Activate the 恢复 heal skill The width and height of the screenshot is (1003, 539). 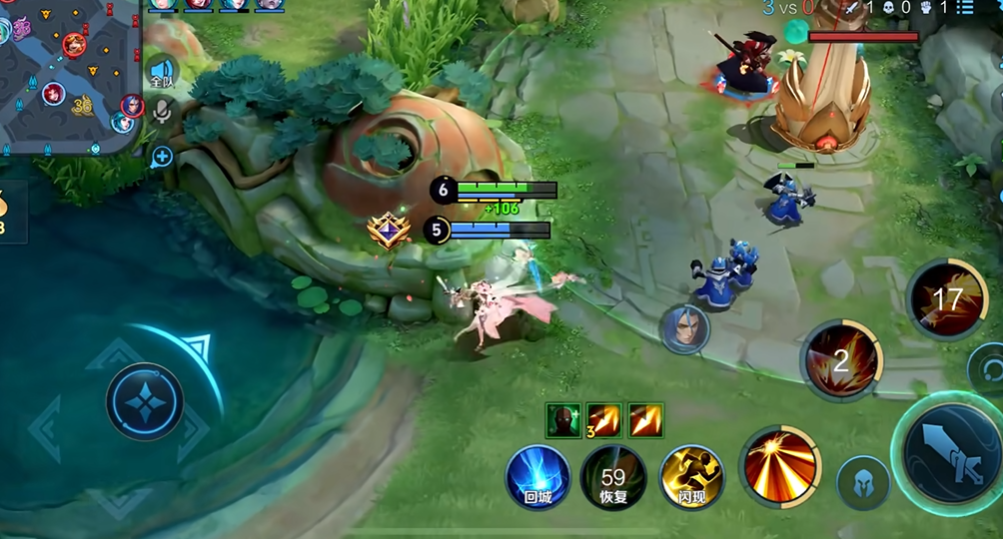click(613, 476)
